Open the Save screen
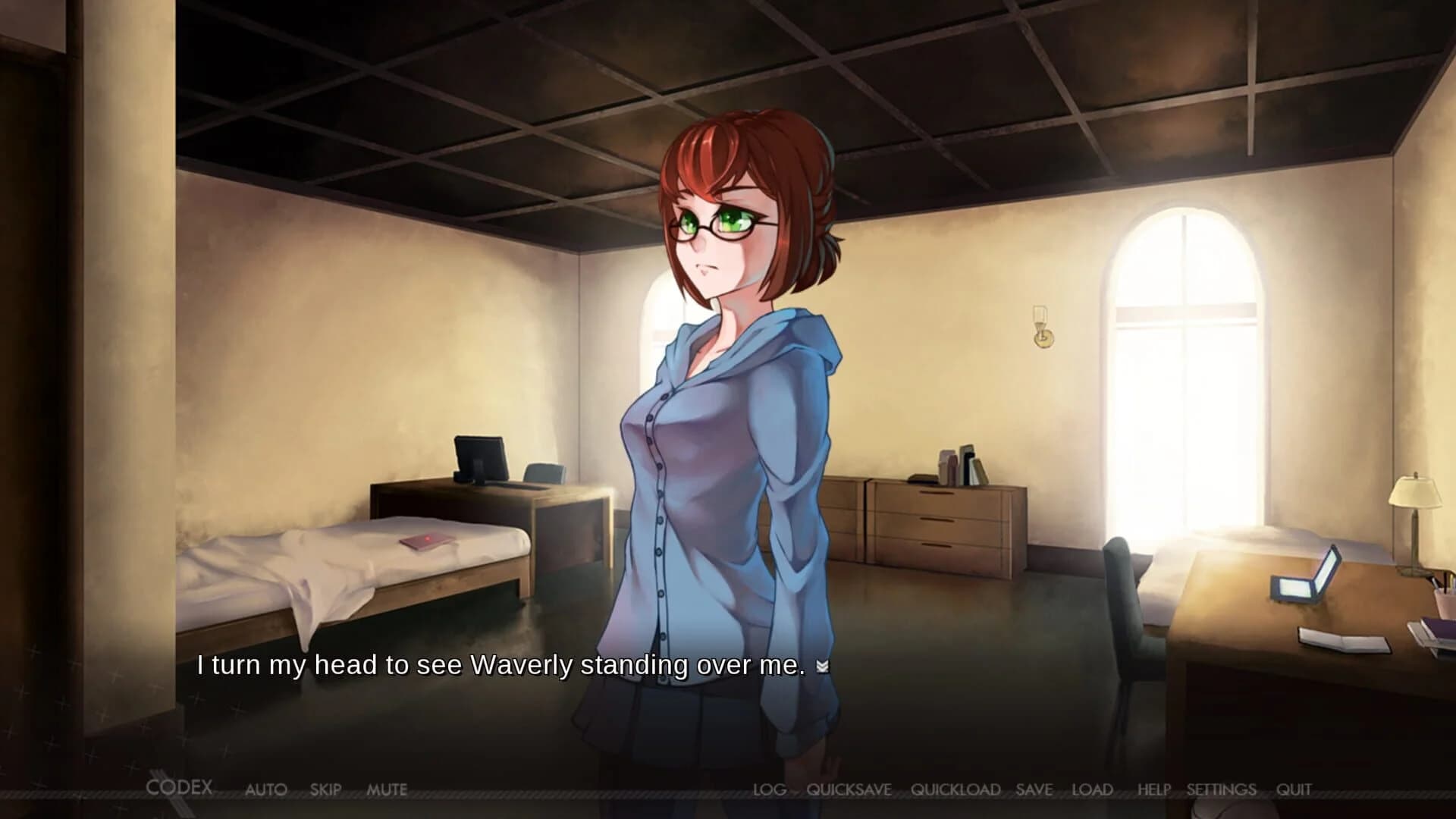 tap(1034, 789)
